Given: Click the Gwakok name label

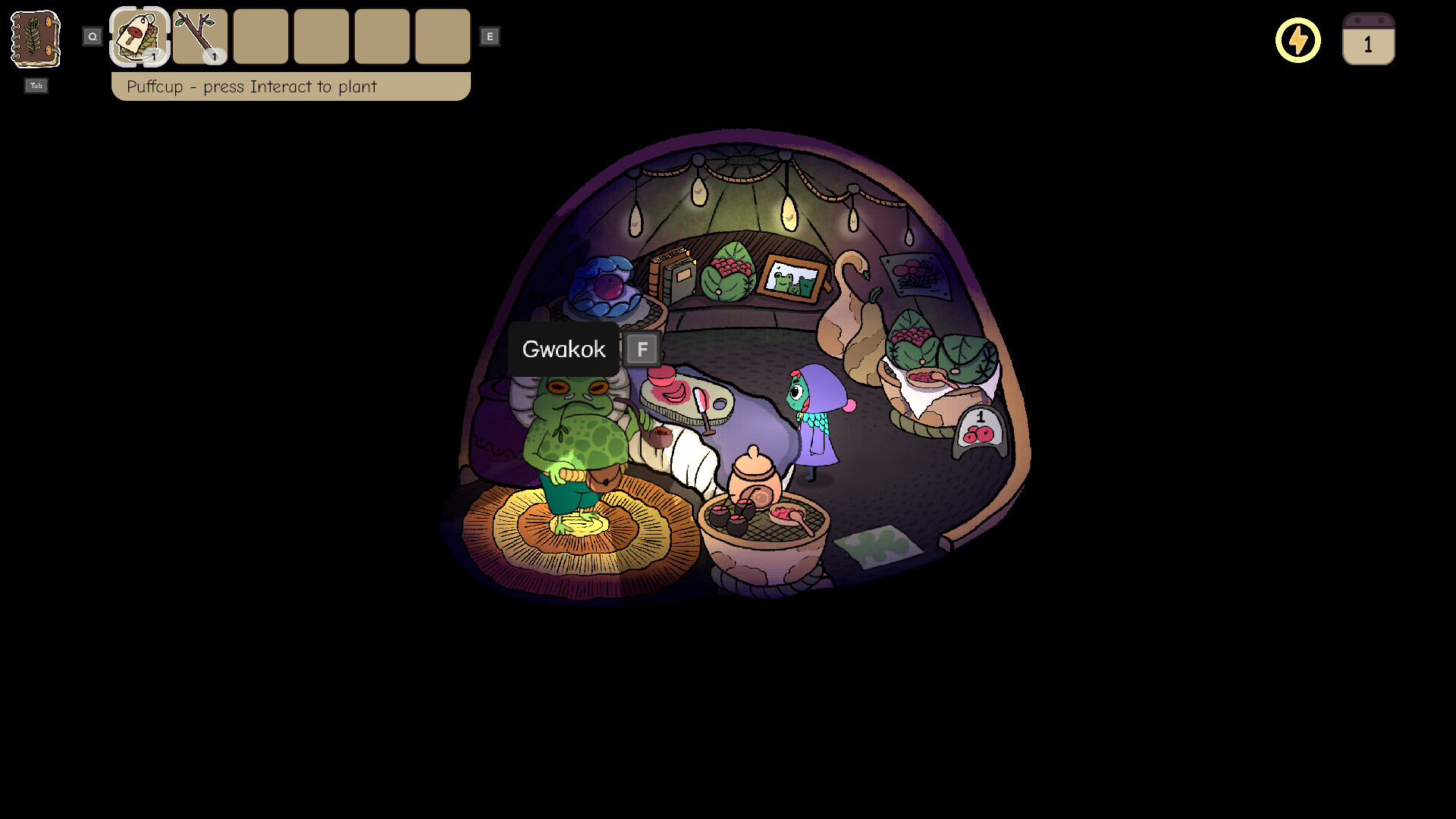Looking at the screenshot, I should coord(563,349).
